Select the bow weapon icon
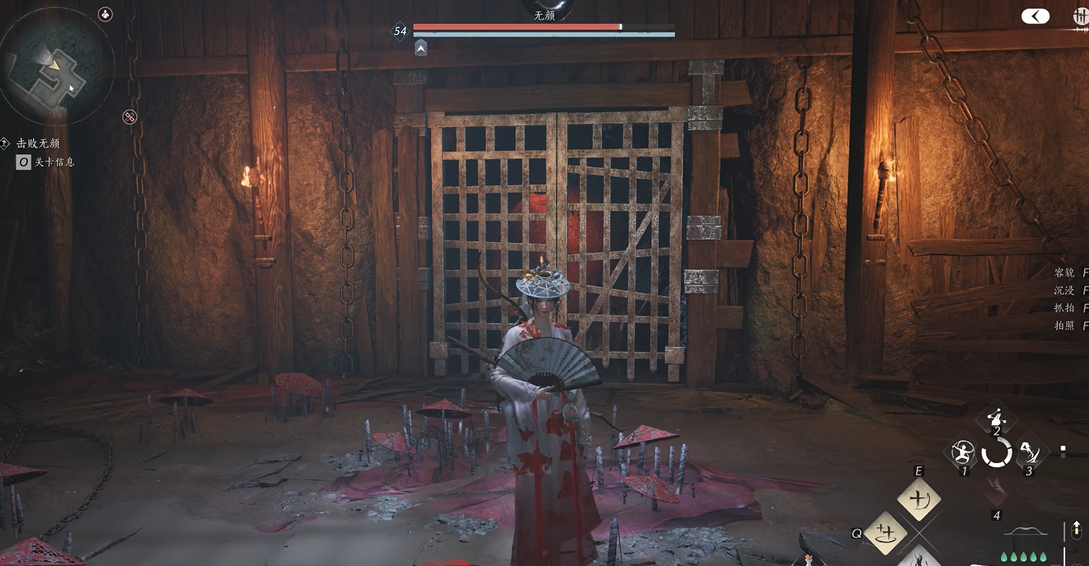Screen dimensions: 1089x566 (x=1024, y=531)
